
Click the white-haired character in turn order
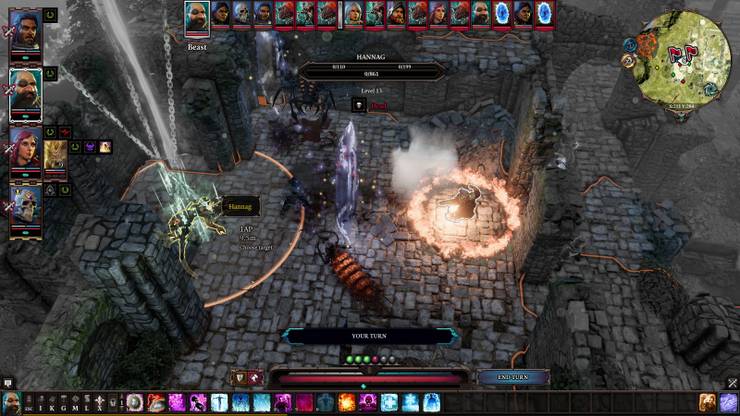point(352,13)
